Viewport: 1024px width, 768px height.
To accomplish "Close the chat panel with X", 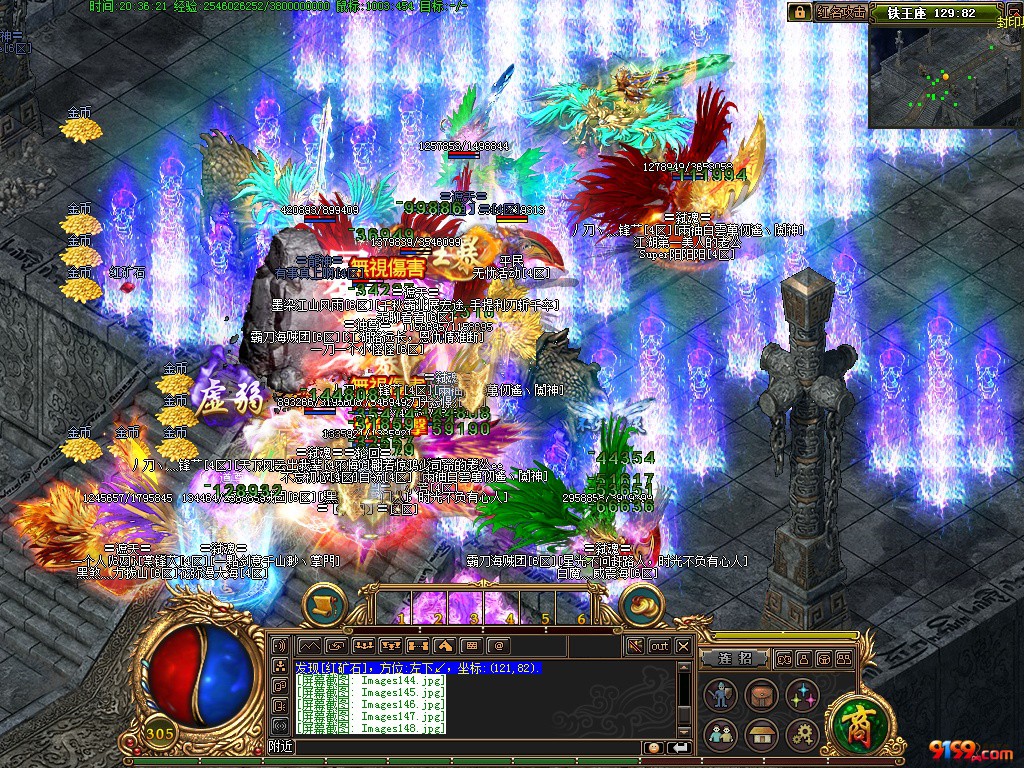I will [683, 646].
